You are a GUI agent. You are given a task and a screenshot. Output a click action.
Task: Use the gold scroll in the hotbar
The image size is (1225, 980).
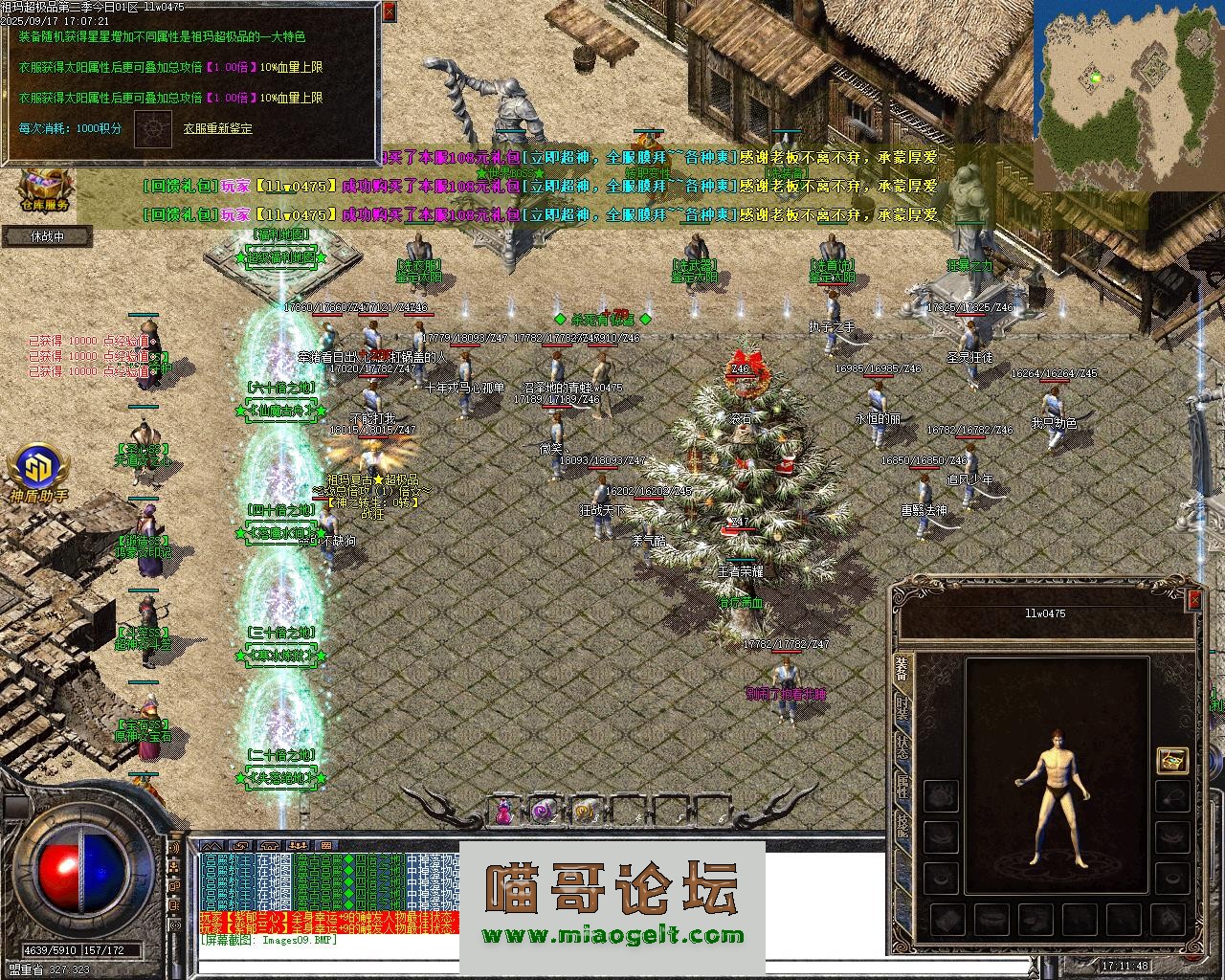click(581, 812)
